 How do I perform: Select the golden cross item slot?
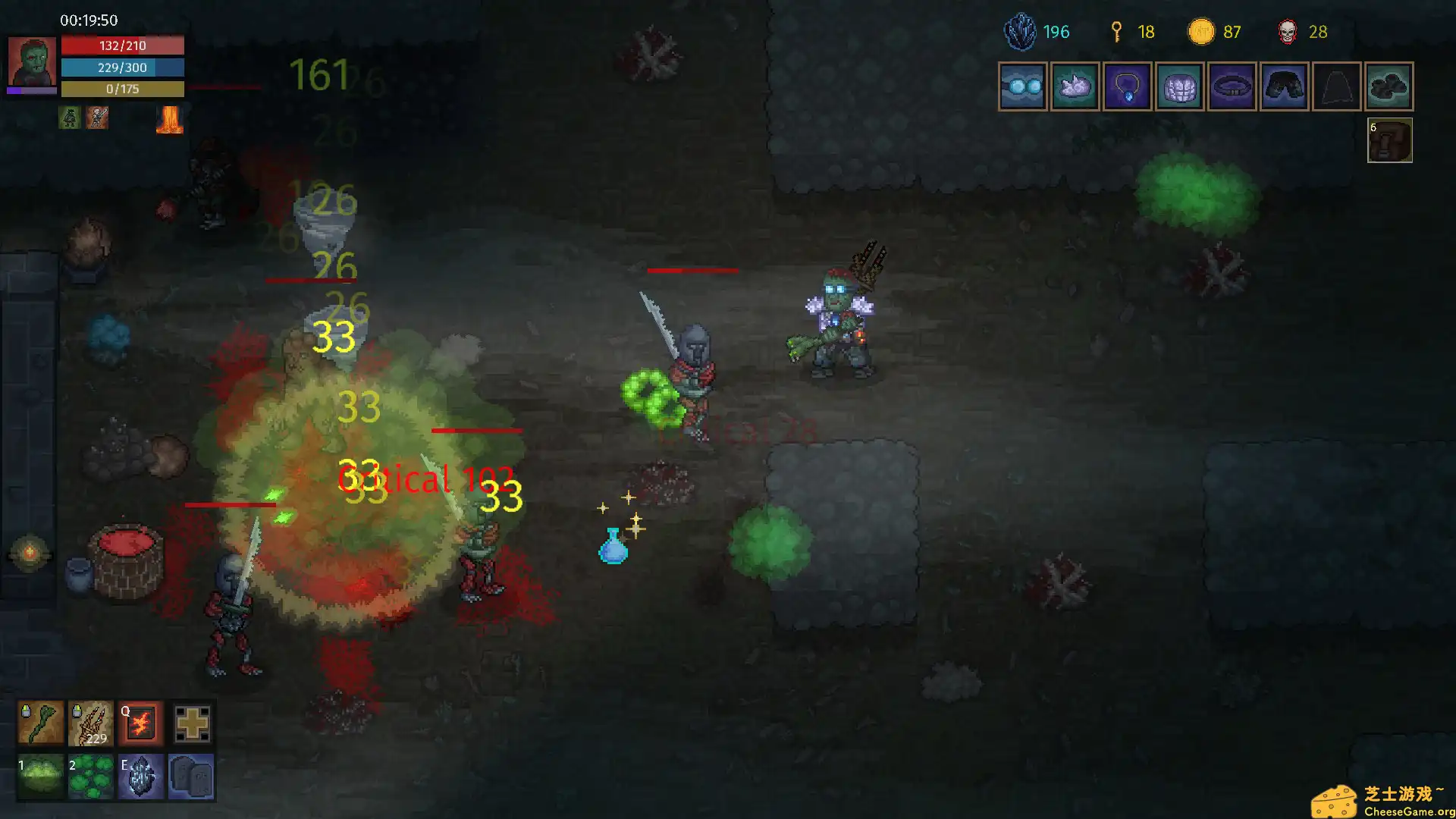[x=192, y=723]
